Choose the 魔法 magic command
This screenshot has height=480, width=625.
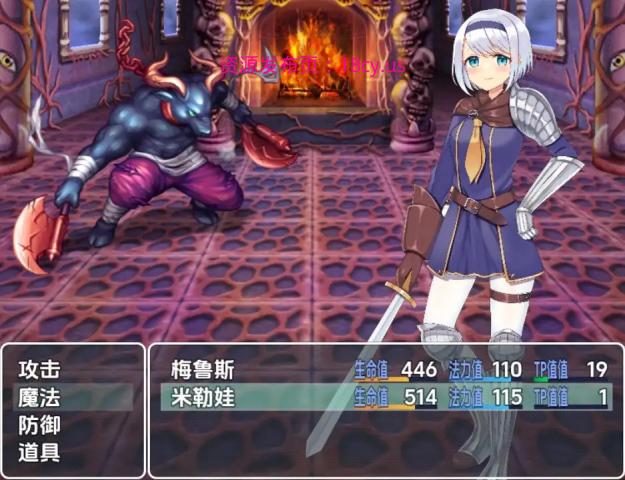[x=40, y=397]
